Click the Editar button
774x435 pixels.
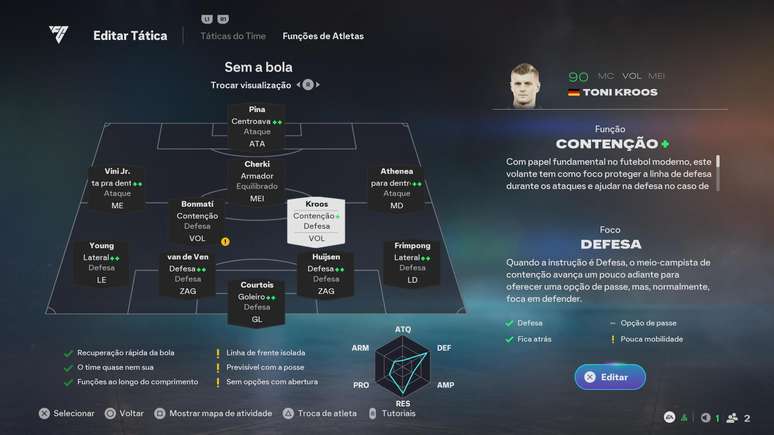click(609, 377)
